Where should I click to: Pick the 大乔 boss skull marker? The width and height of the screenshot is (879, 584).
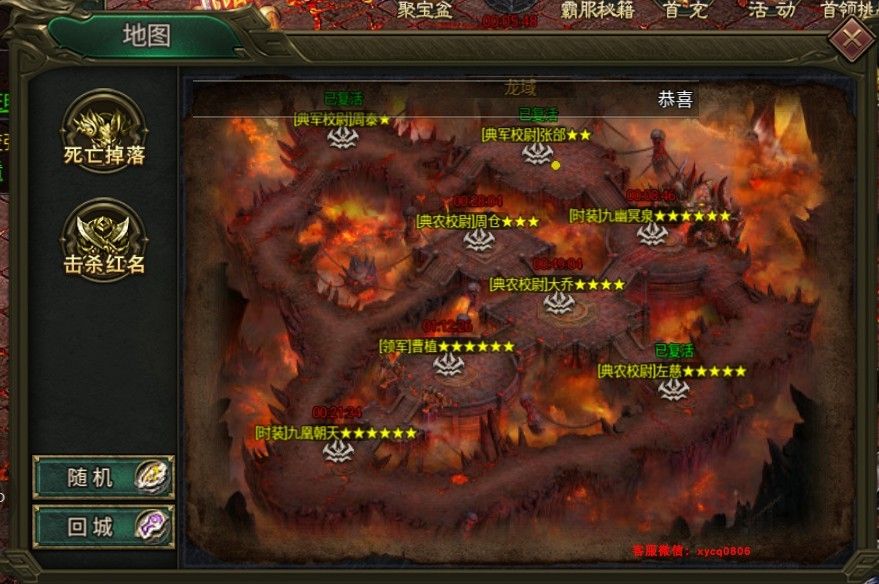(x=558, y=303)
